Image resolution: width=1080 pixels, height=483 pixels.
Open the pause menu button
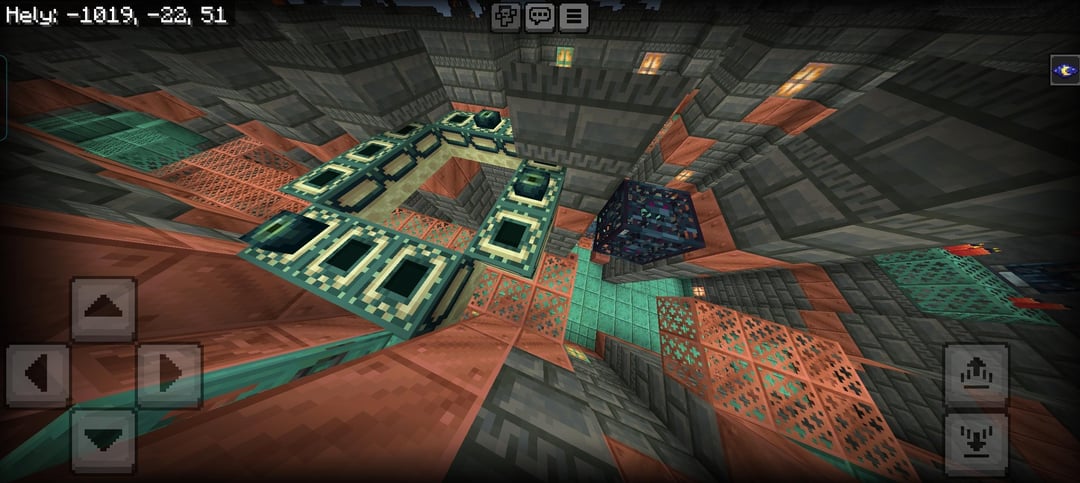tap(573, 16)
